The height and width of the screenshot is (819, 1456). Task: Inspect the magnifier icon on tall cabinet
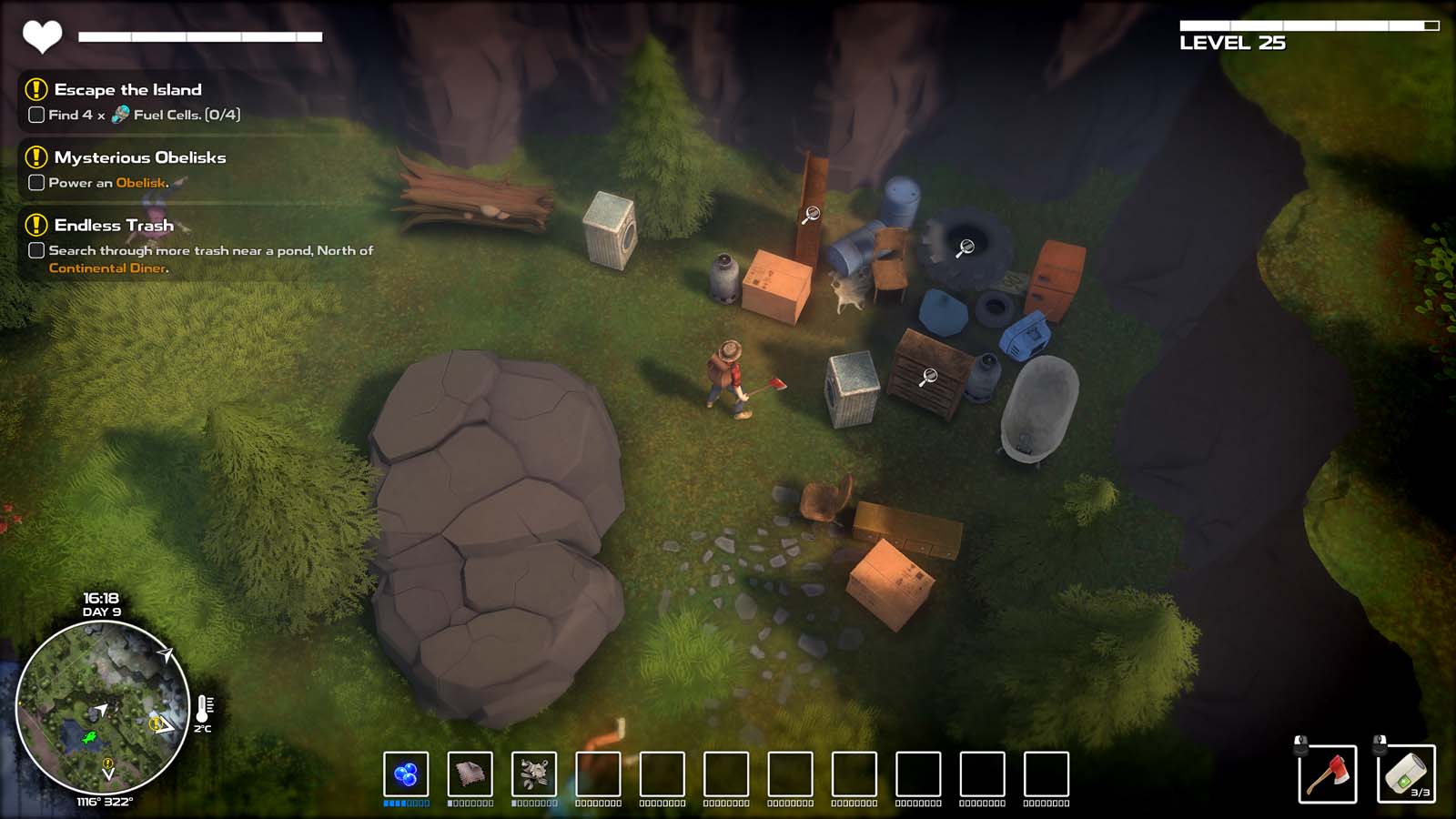pos(810,215)
